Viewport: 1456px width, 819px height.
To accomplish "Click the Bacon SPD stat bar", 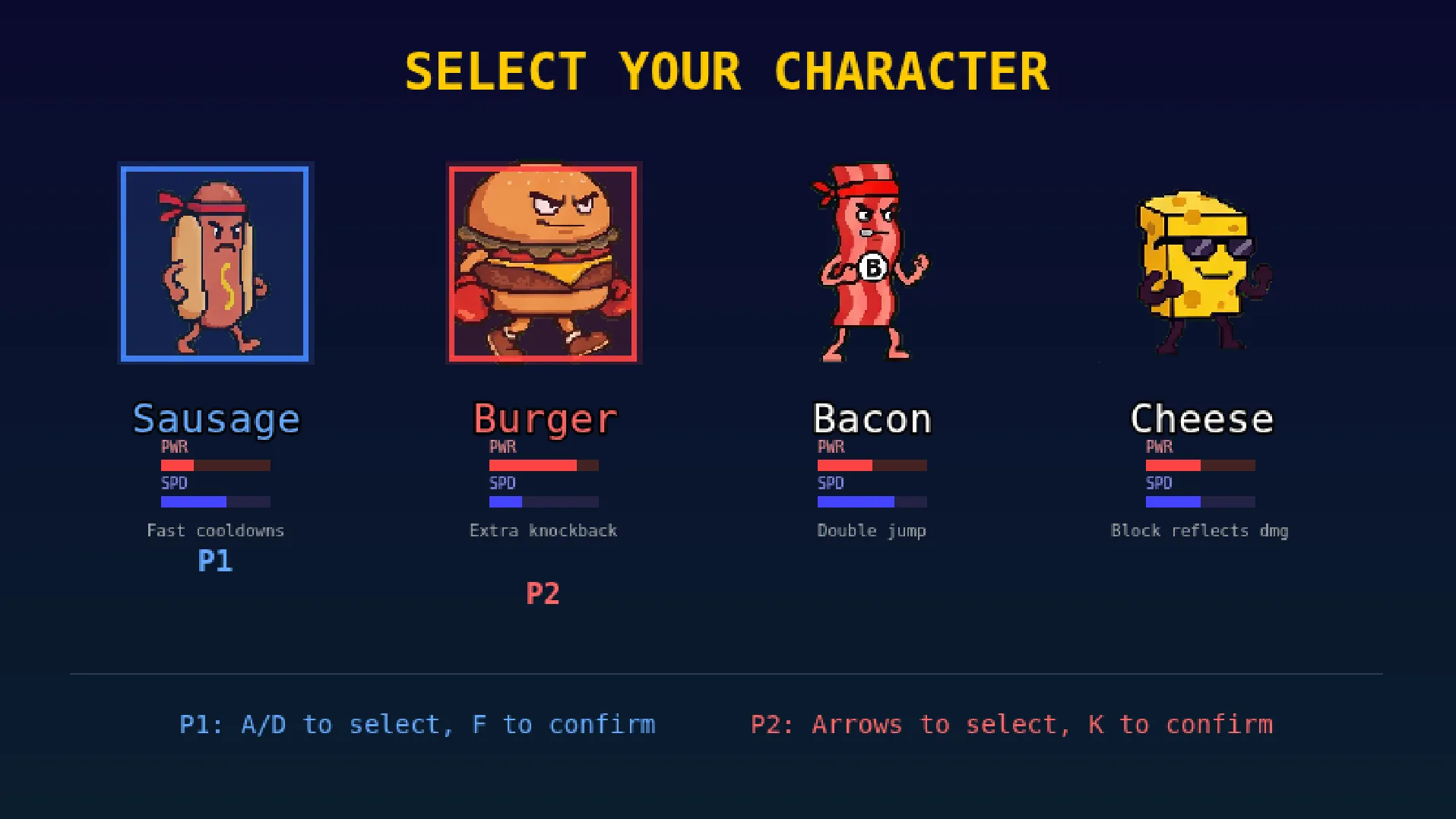I will pos(871,501).
